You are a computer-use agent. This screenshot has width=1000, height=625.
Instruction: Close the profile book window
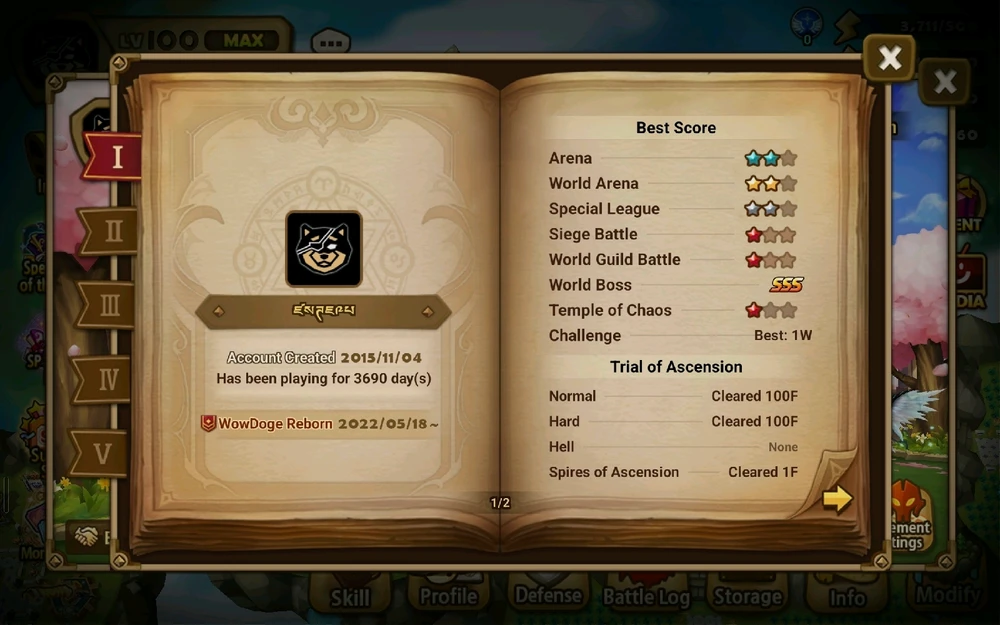tap(888, 59)
